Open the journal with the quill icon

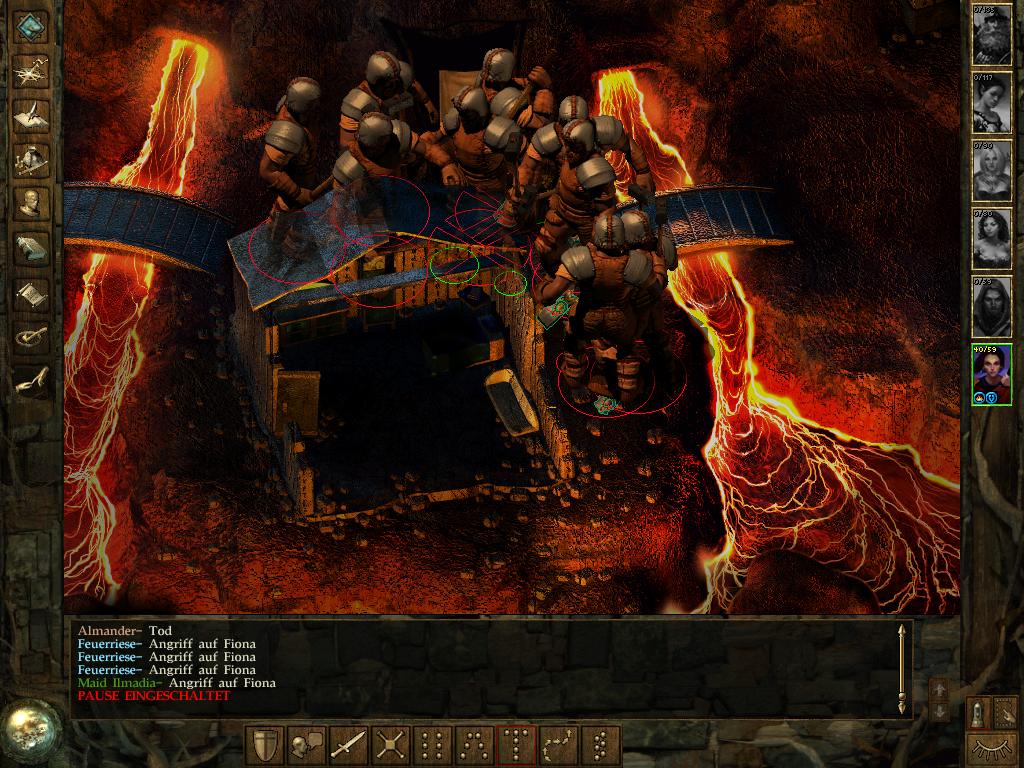[32, 113]
